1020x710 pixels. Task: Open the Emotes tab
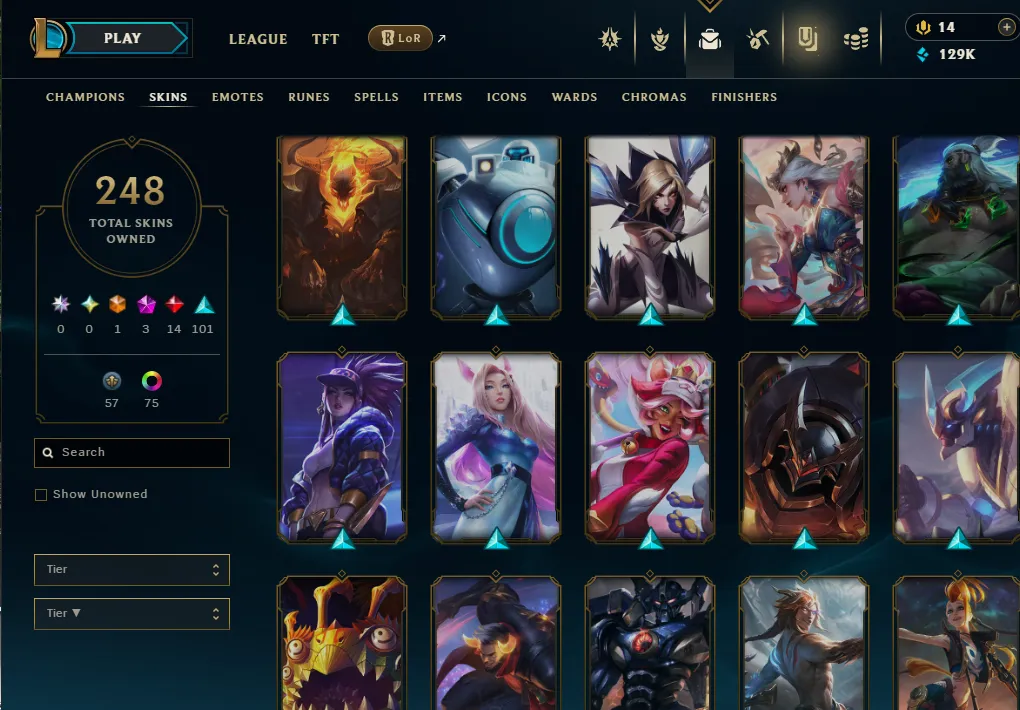(x=238, y=97)
